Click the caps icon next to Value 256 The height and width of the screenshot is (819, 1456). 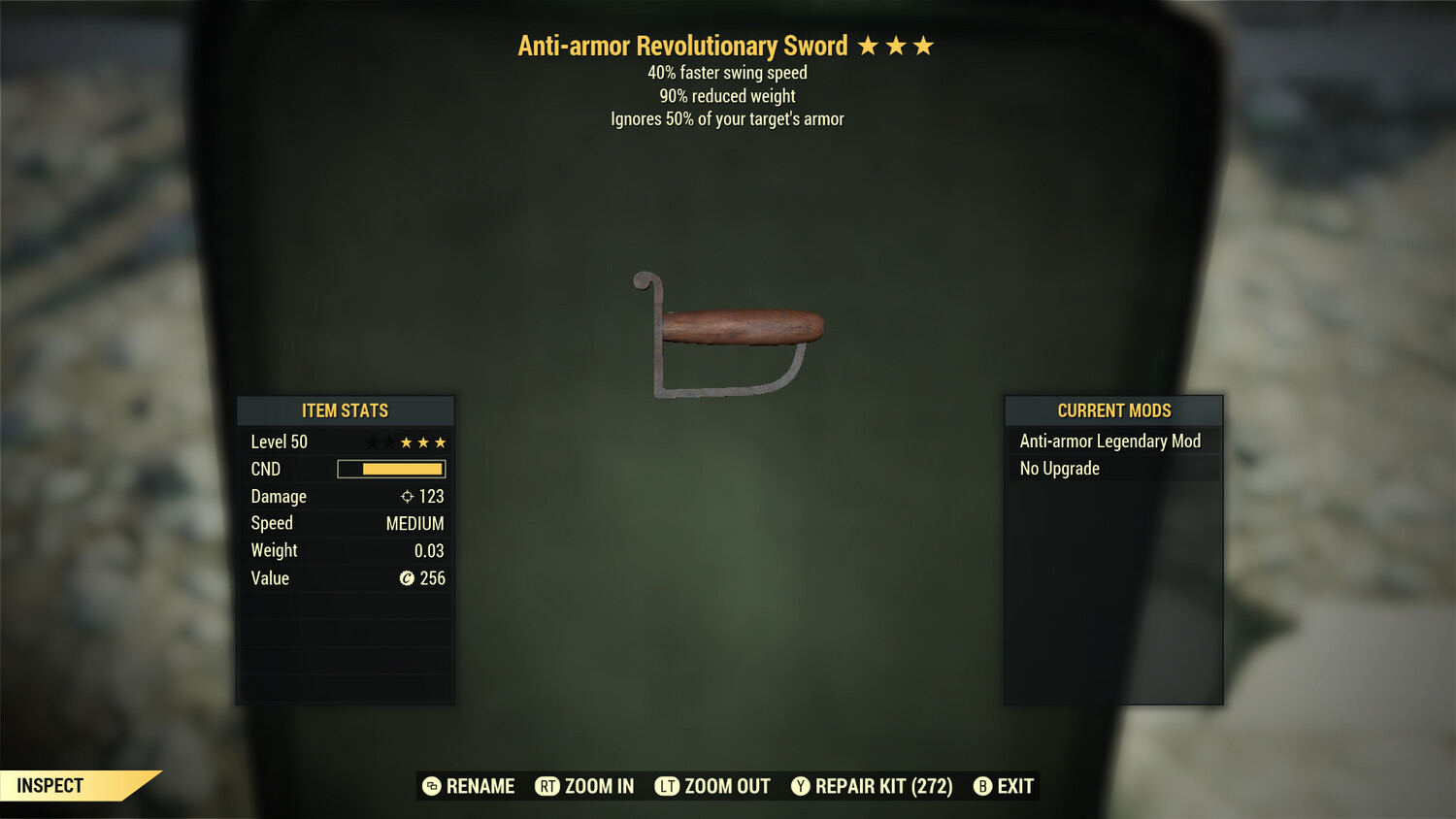[406, 578]
